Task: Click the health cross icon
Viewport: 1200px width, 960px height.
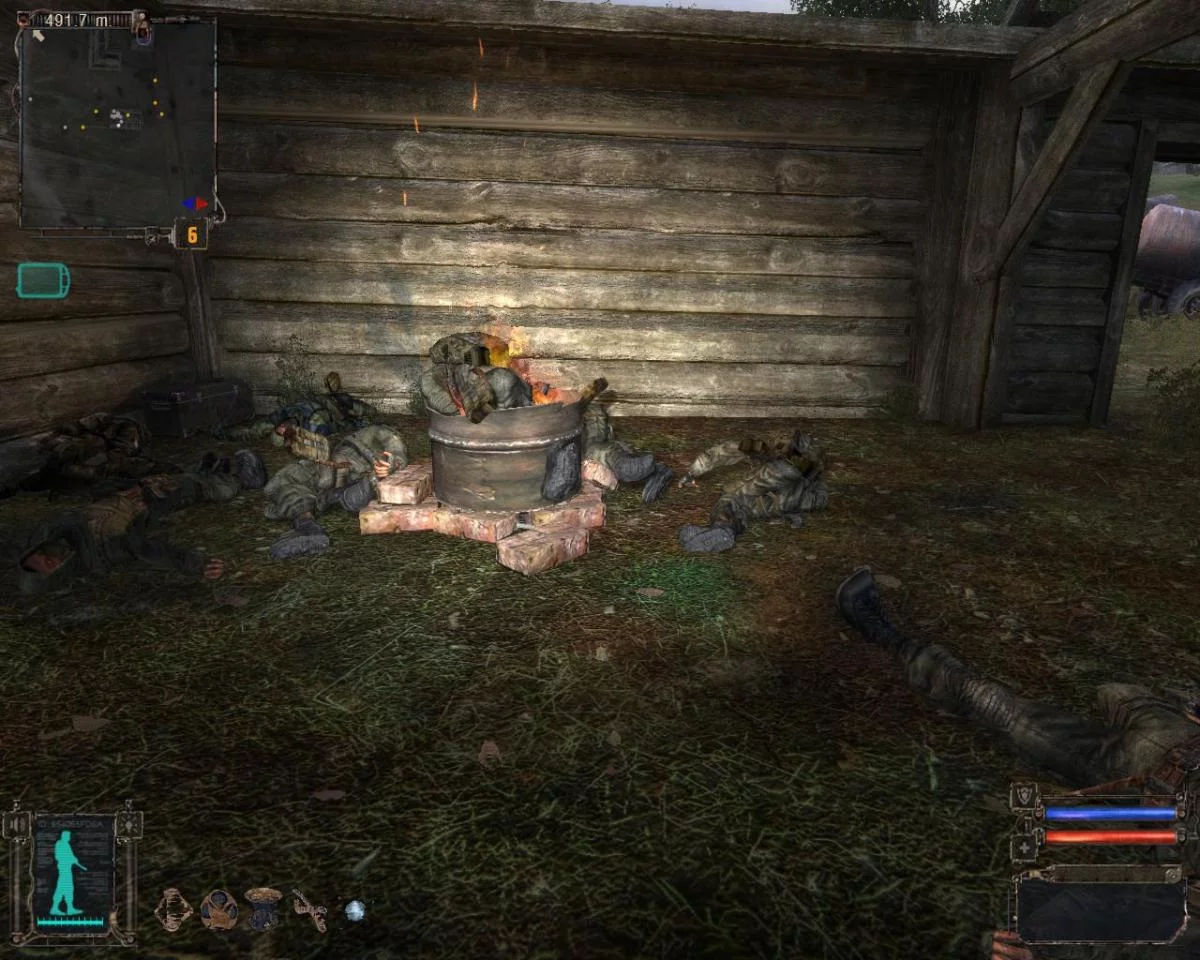Action: [1023, 847]
